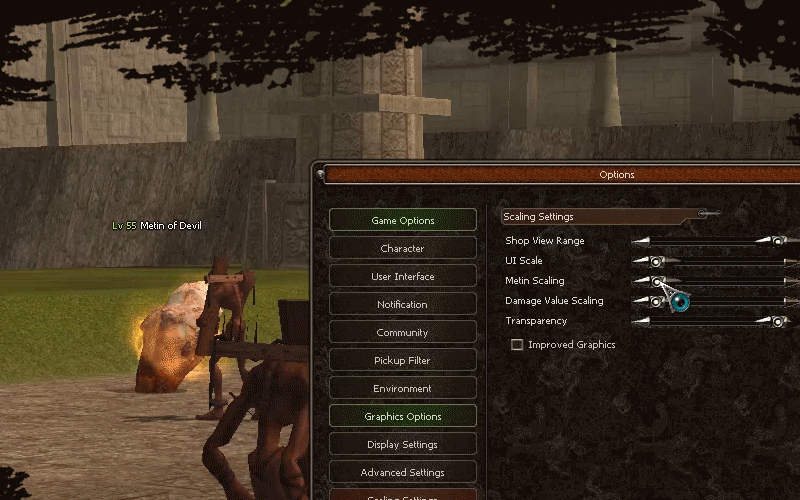Open Notification settings
800x500 pixels.
(402, 304)
